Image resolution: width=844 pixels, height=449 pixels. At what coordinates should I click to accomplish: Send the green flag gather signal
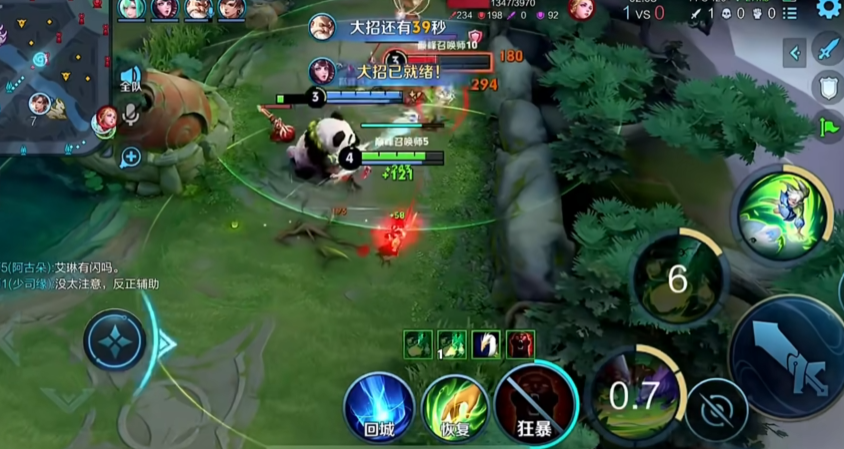[828, 127]
